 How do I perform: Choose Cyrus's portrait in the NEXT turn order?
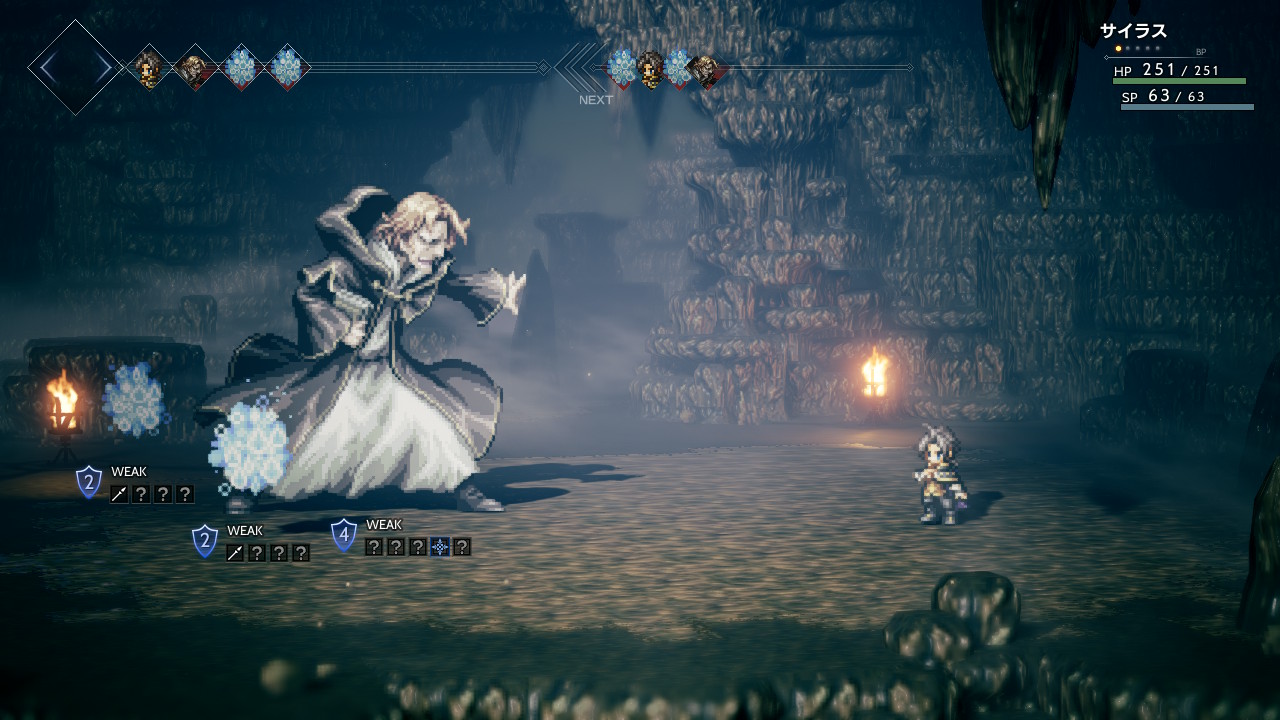click(650, 69)
